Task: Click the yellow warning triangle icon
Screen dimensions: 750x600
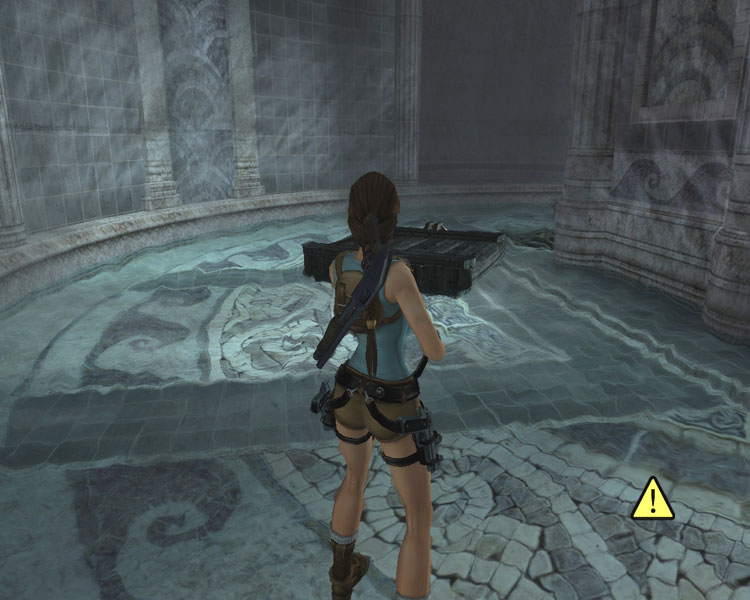Action: tap(653, 499)
